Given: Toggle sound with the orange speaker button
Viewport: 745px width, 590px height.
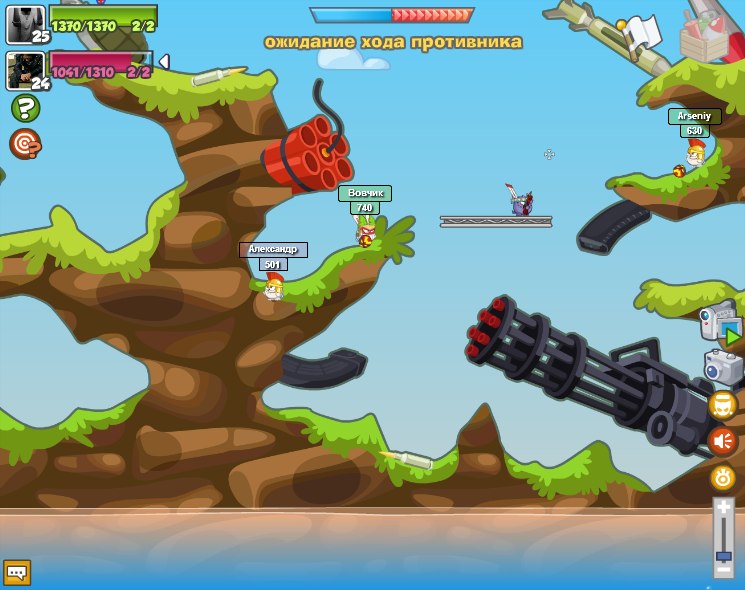Looking at the screenshot, I should (x=722, y=441).
